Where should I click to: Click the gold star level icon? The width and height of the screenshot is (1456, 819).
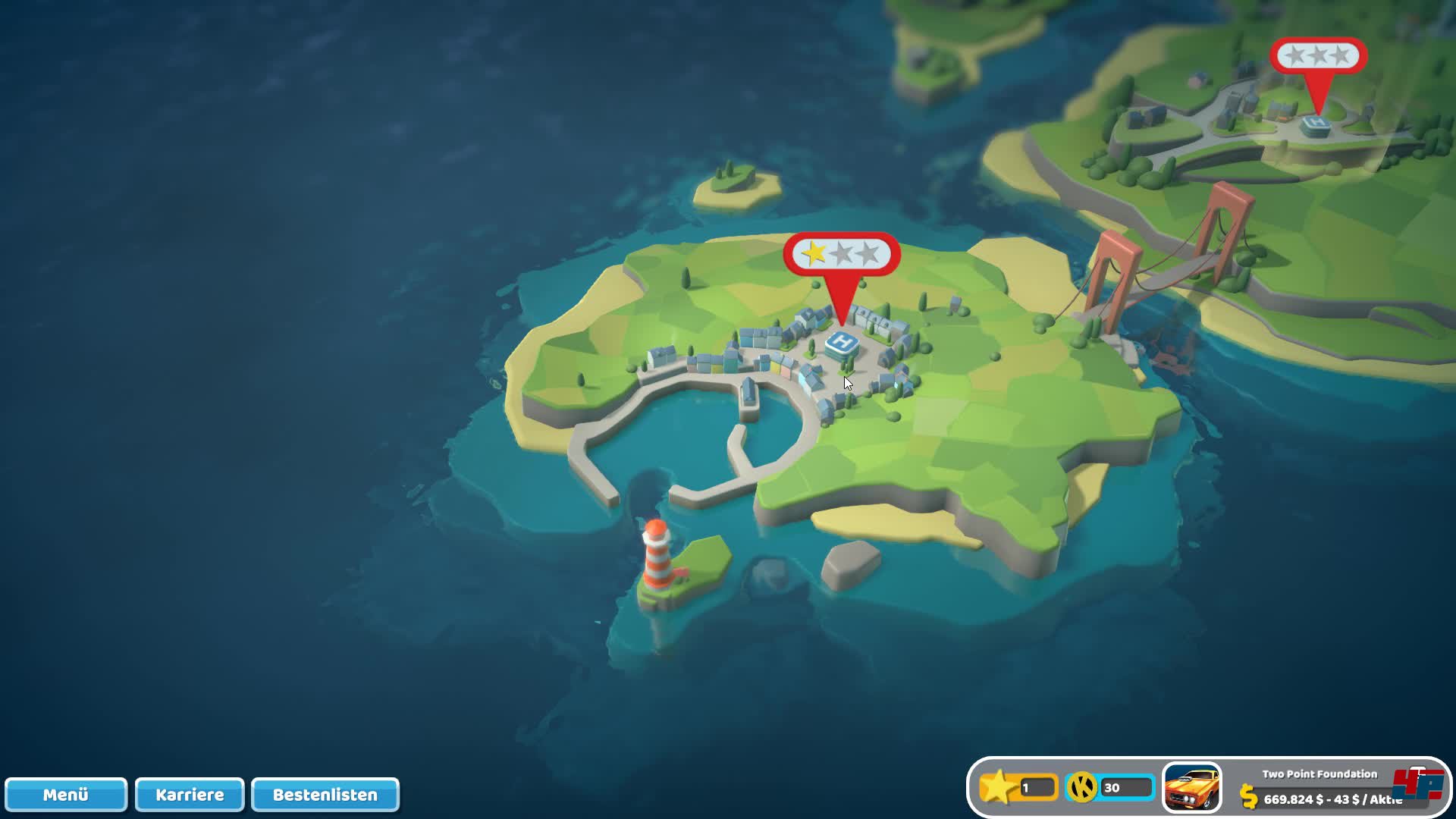tap(998, 787)
